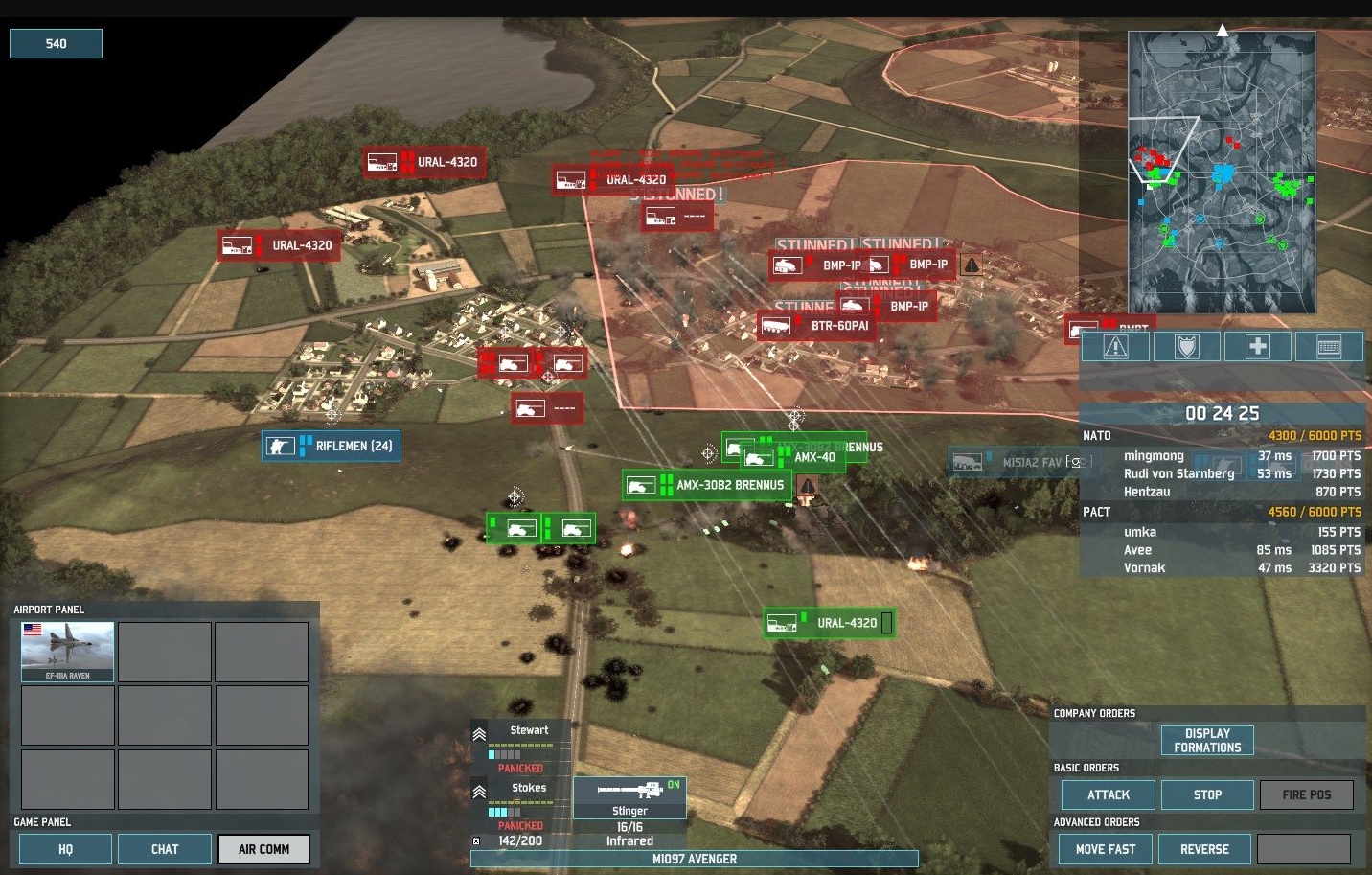Open the CHAT panel
Viewport: 1372px width, 875px height.
(x=164, y=848)
